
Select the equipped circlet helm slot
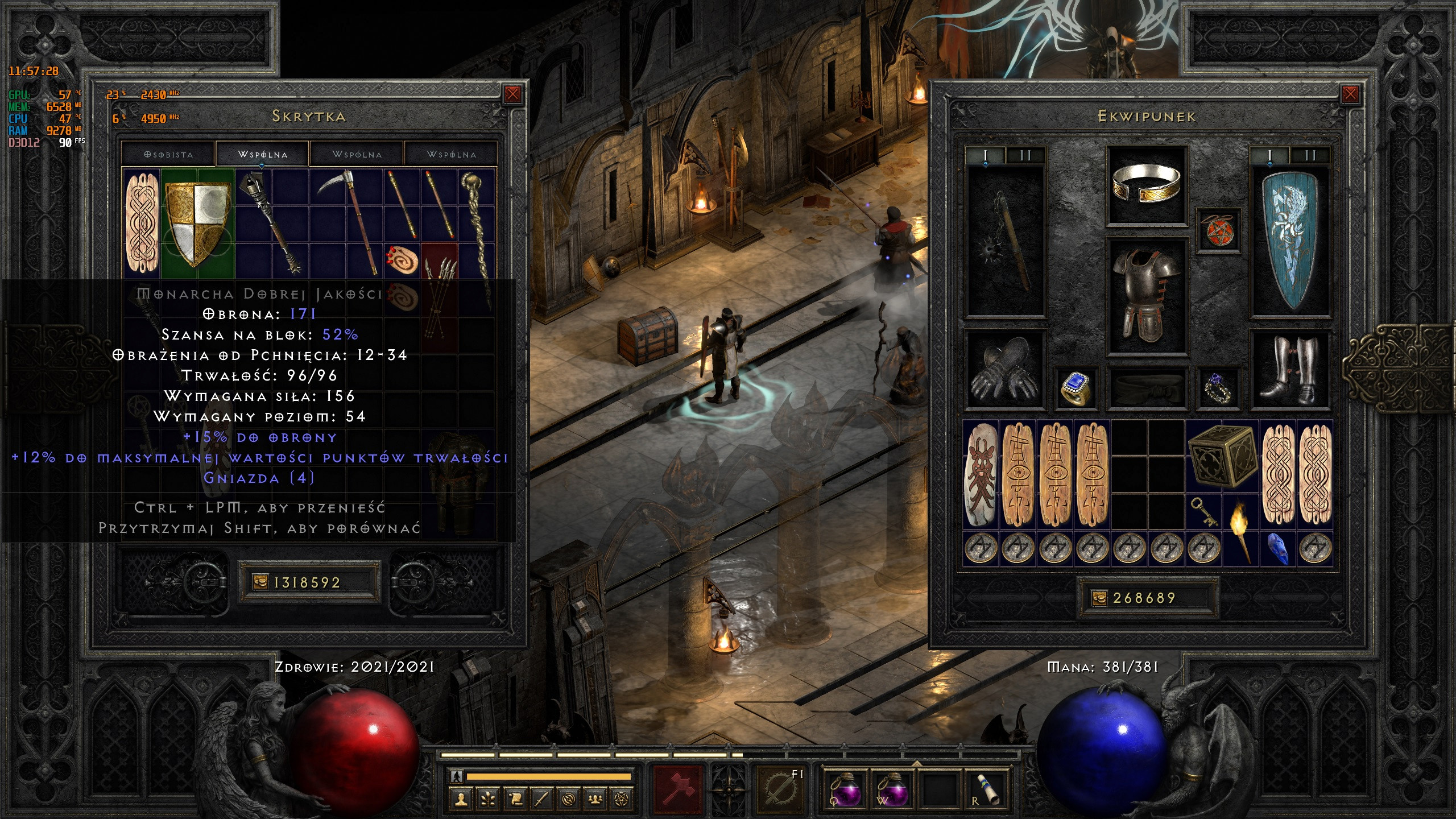pyautogui.click(x=1146, y=184)
